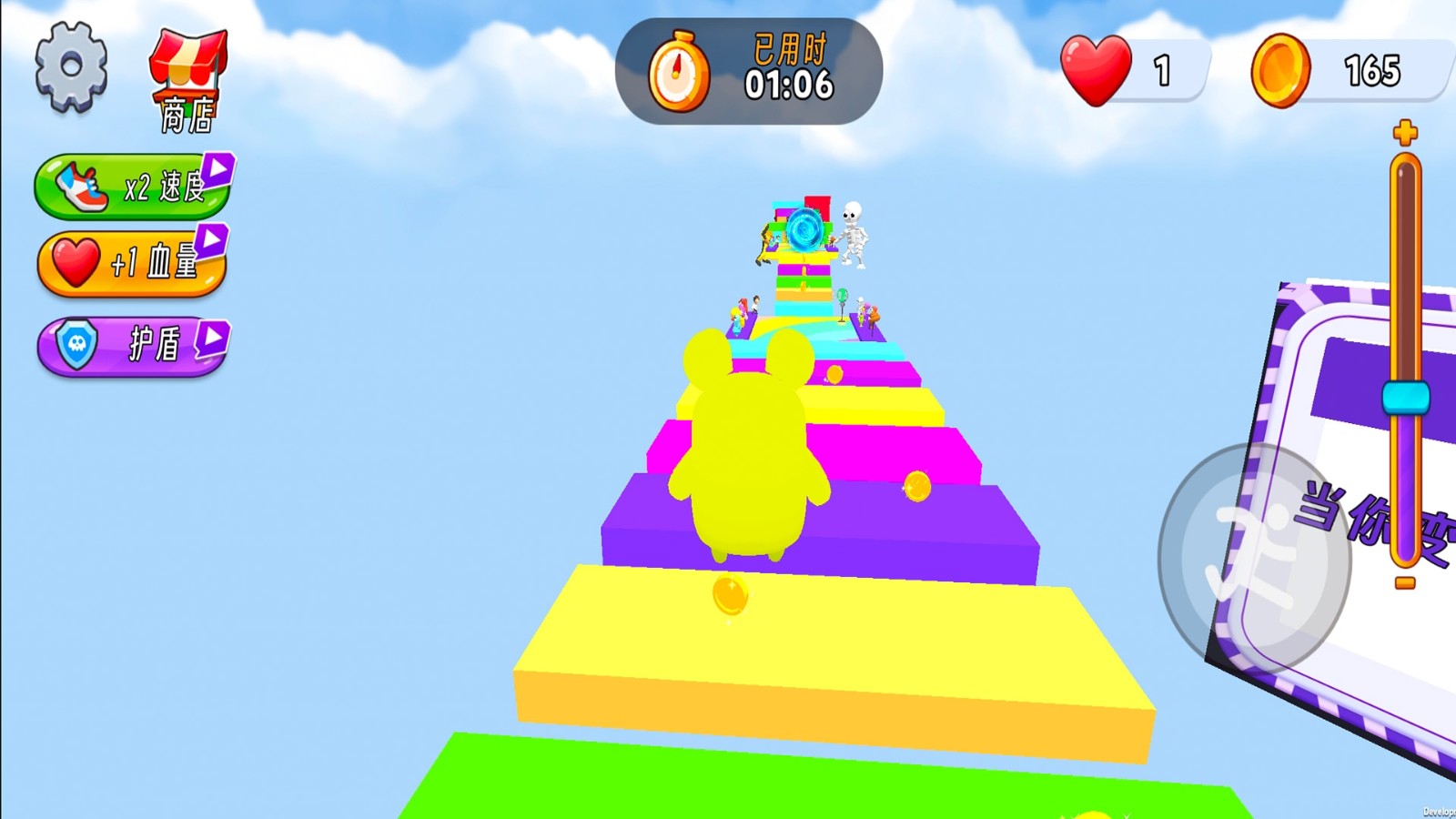Viewport: 1456px width, 819px height.
Task: Click the play arrow on +1 血量
Action: [210, 244]
